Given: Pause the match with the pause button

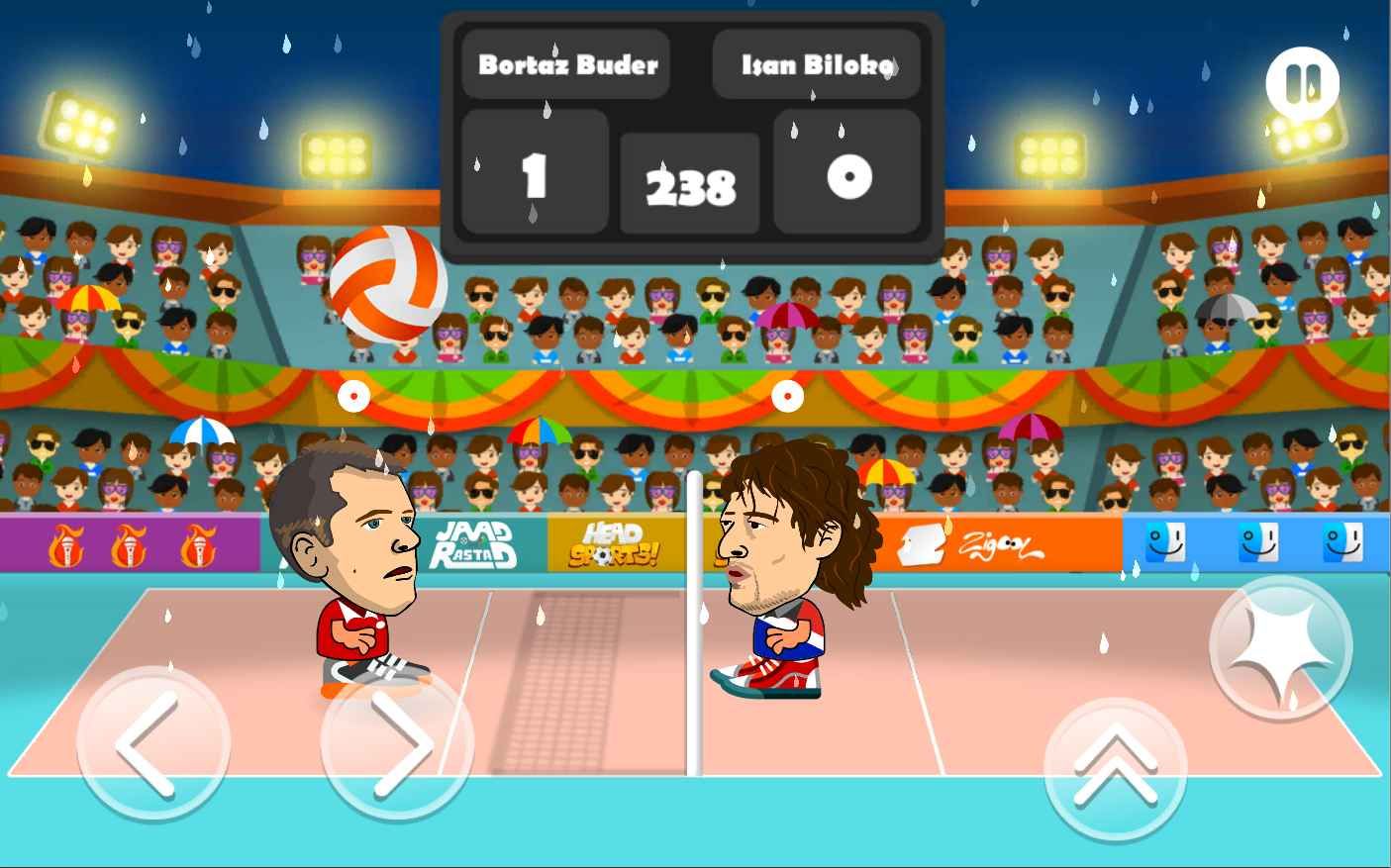Looking at the screenshot, I should (1302, 84).
